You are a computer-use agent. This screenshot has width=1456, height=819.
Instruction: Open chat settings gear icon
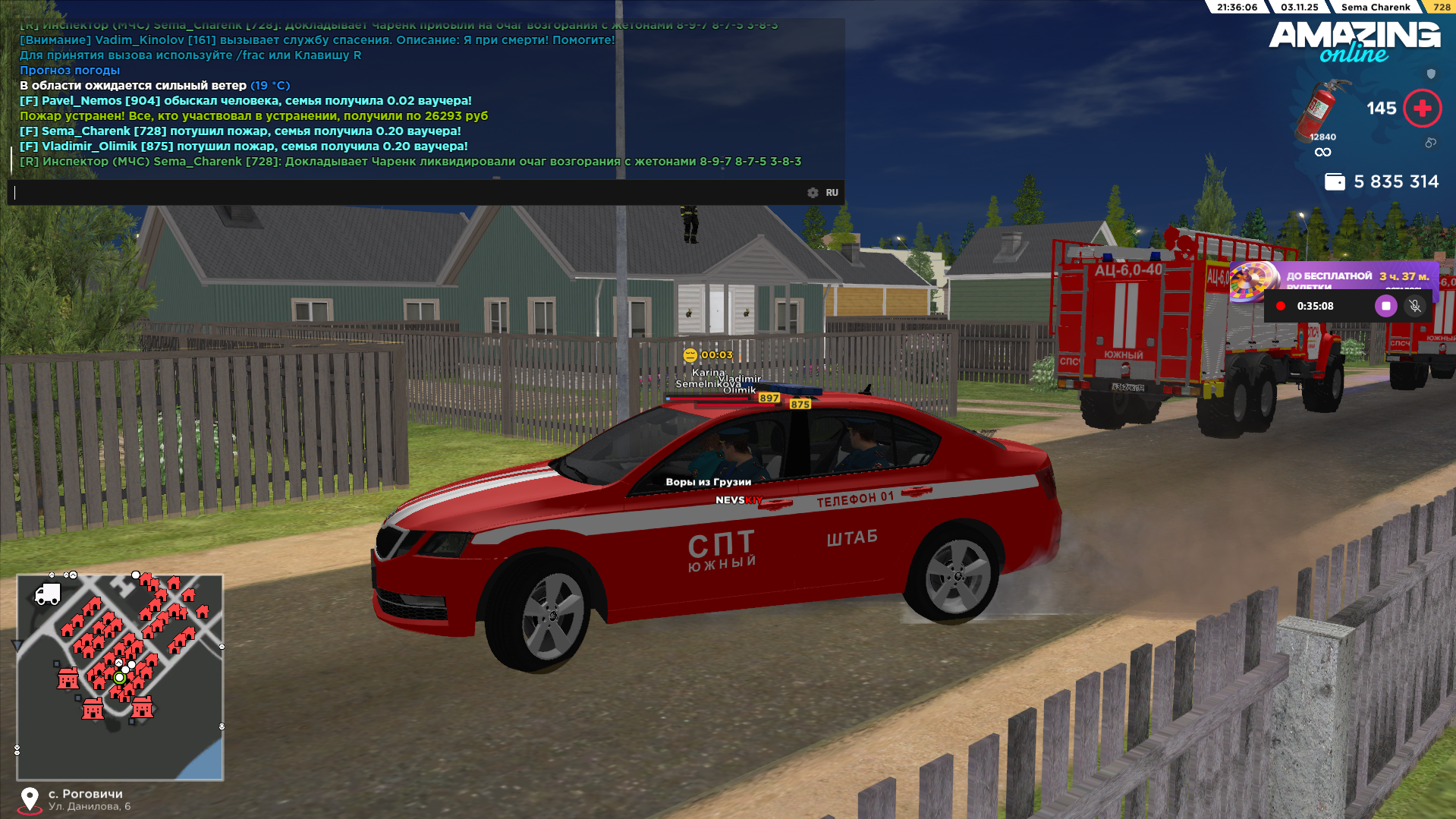pyautogui.click(x=813, y=193)
